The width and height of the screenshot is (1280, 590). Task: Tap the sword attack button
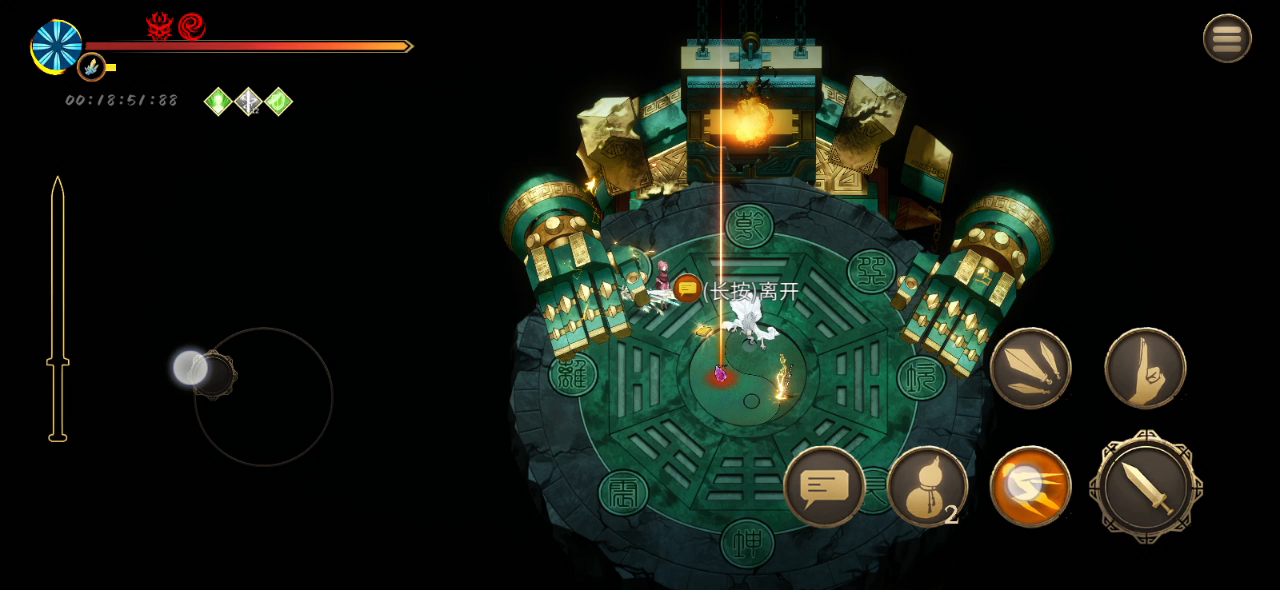1146,488
